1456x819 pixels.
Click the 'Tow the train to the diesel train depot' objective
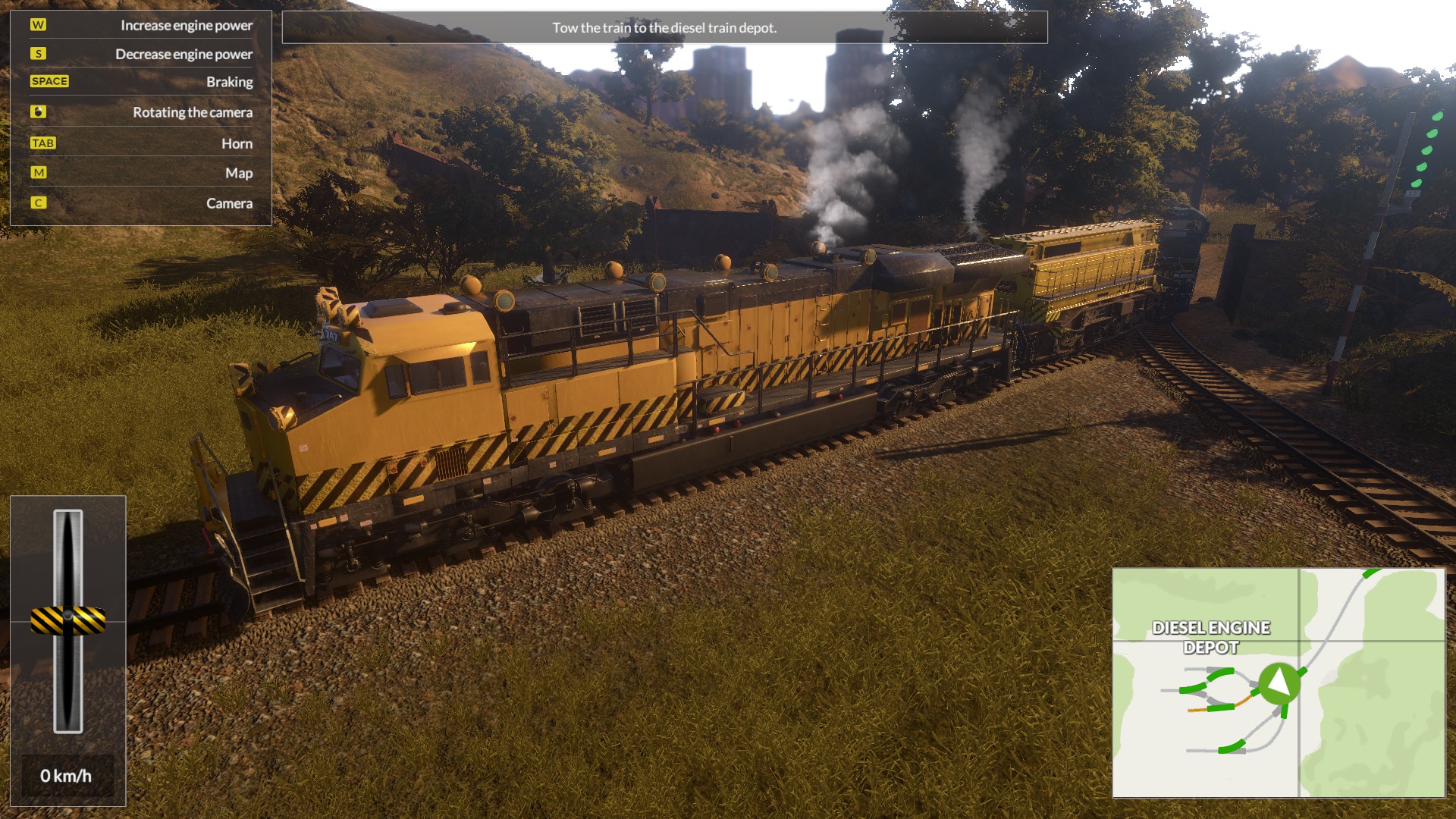pos(664,29)
